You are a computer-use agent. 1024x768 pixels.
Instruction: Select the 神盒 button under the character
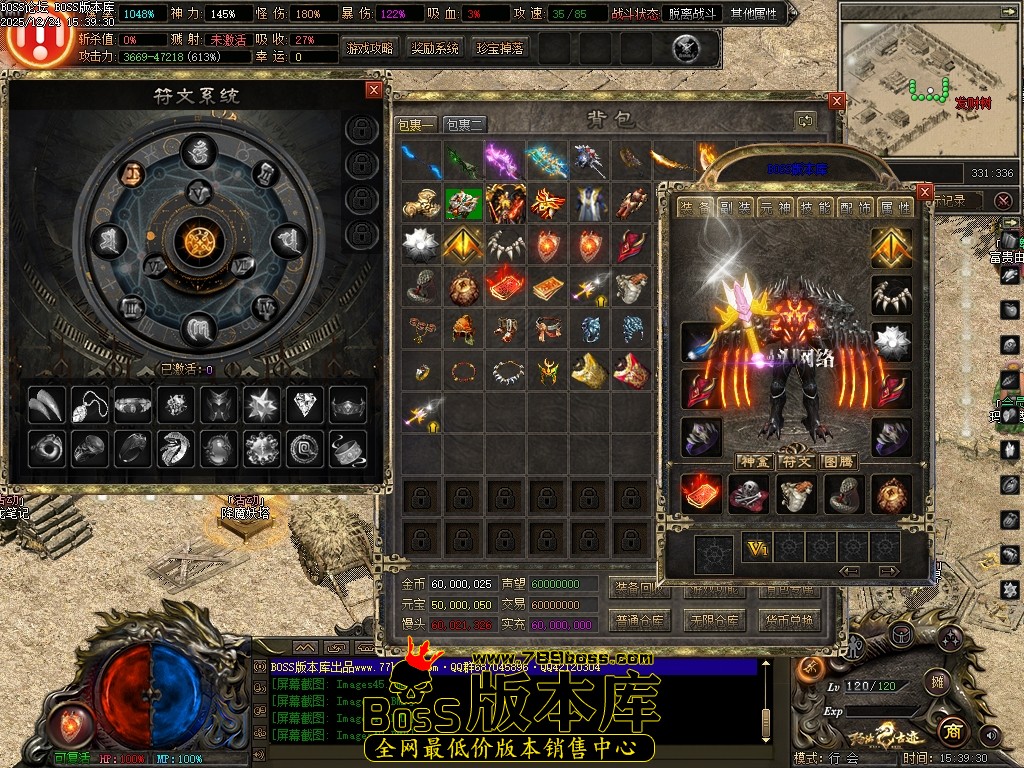tap(752, 461)
